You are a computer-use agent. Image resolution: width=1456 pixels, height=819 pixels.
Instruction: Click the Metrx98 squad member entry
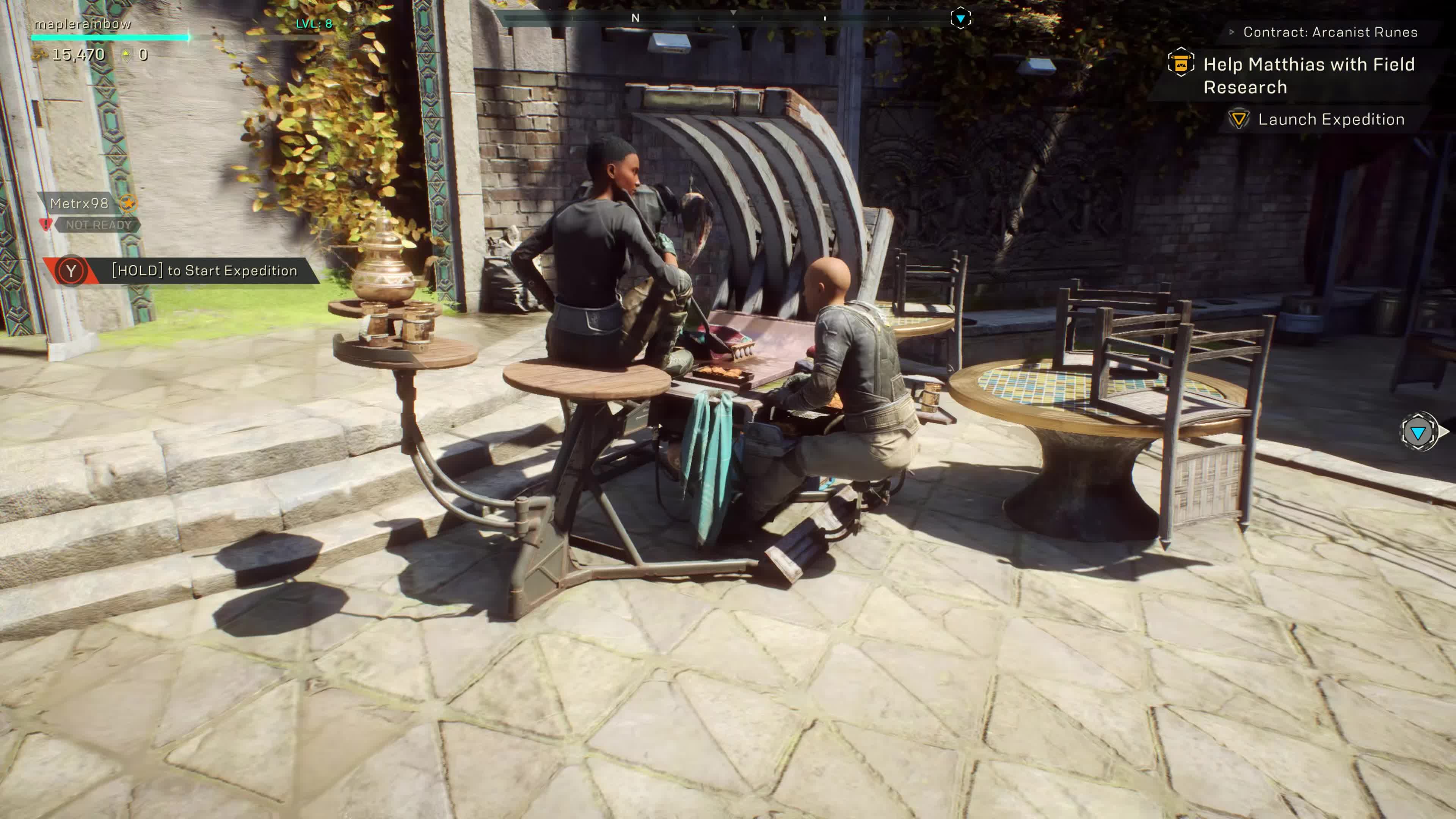tap(79, 204)
